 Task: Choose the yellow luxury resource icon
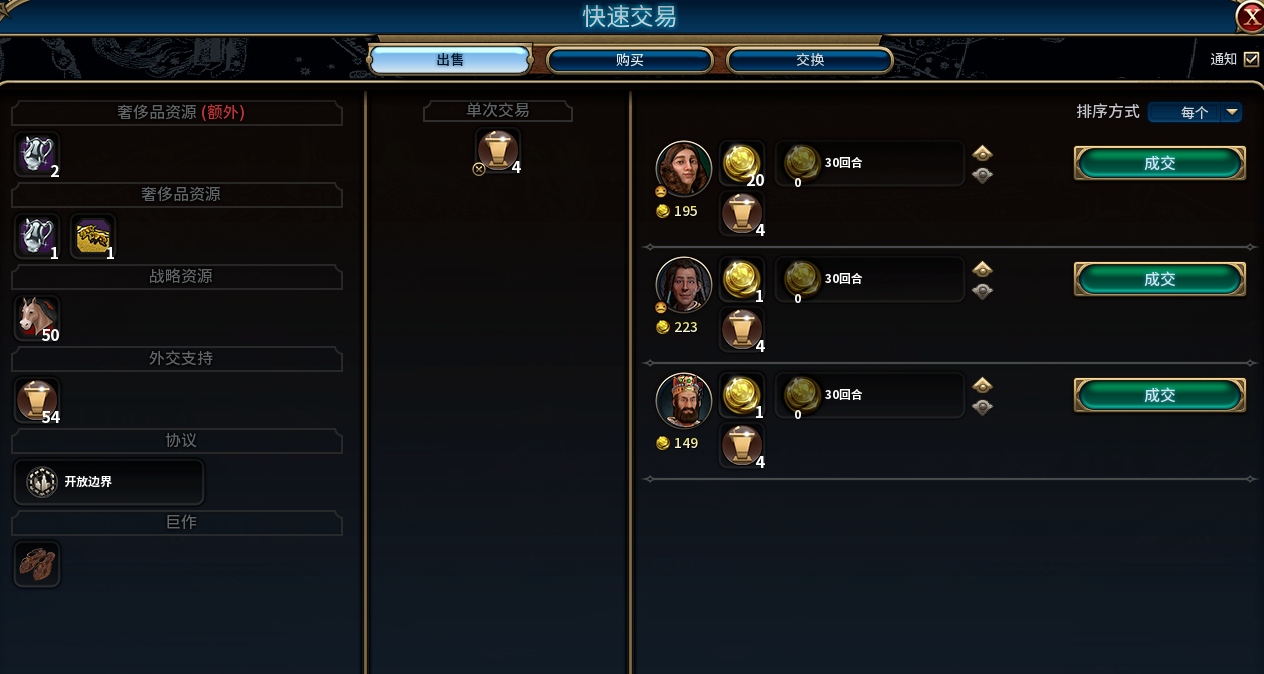coord(93,236)
